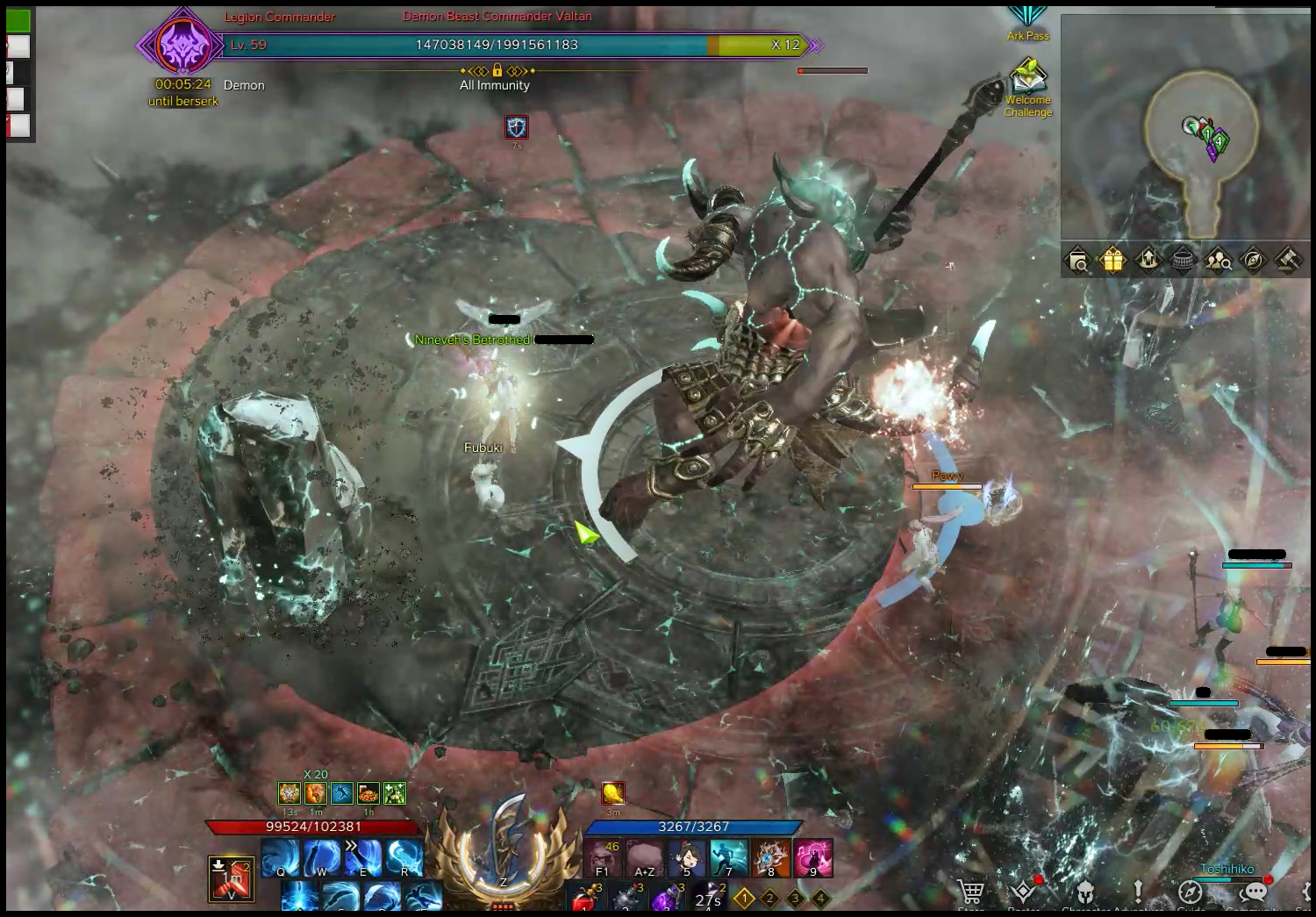The width and height of the screenshot is (1316, 917).
Task: Activate the R skill
Action: [404, 858]
